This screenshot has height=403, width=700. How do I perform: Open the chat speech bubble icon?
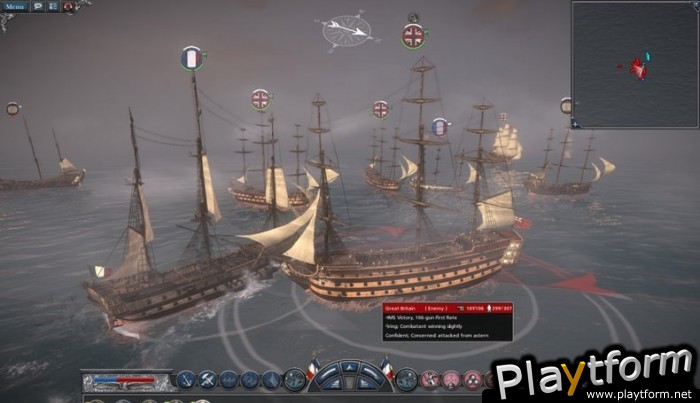[39, 6]
